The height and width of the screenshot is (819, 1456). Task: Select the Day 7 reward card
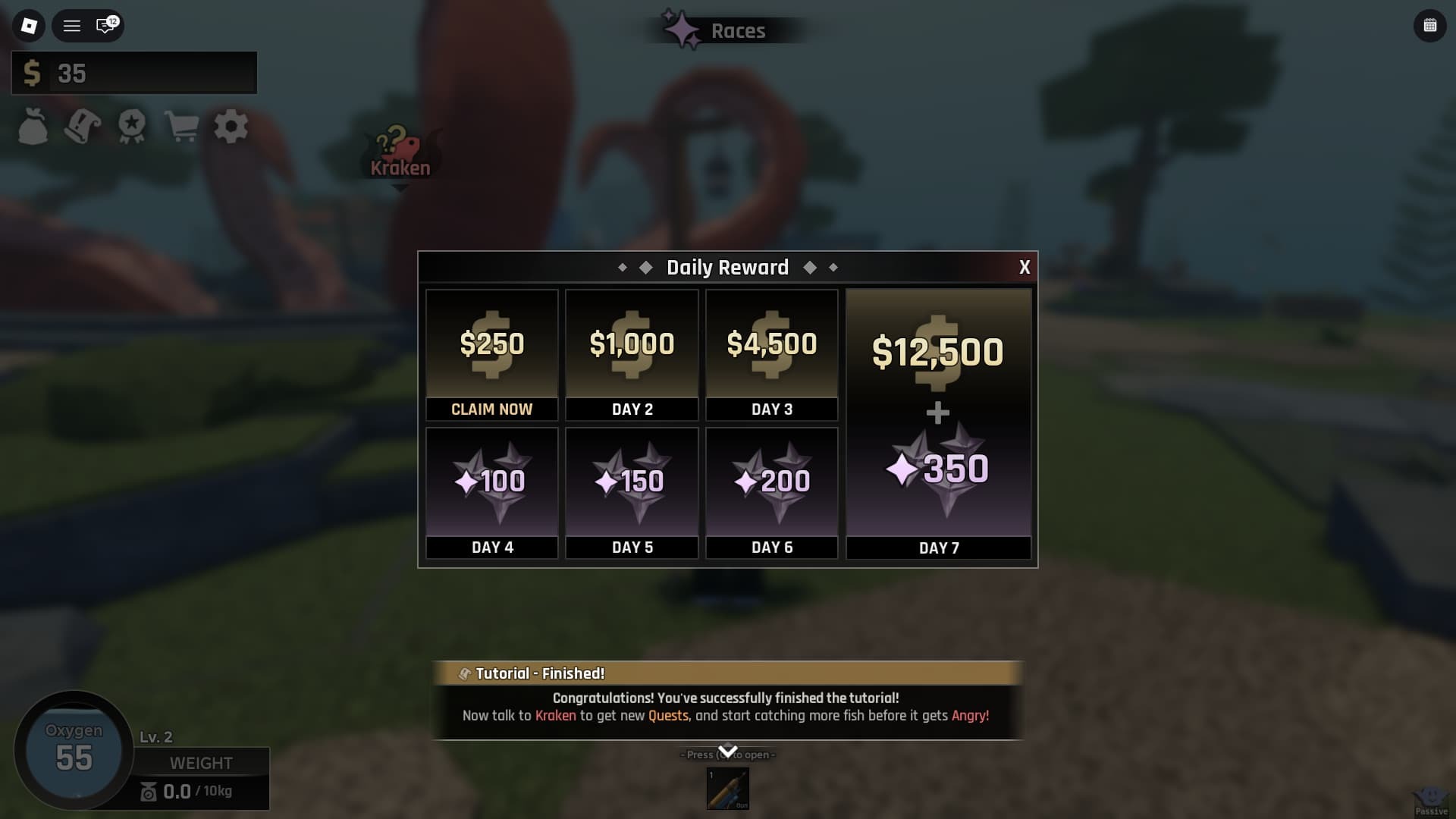[938, 421]
